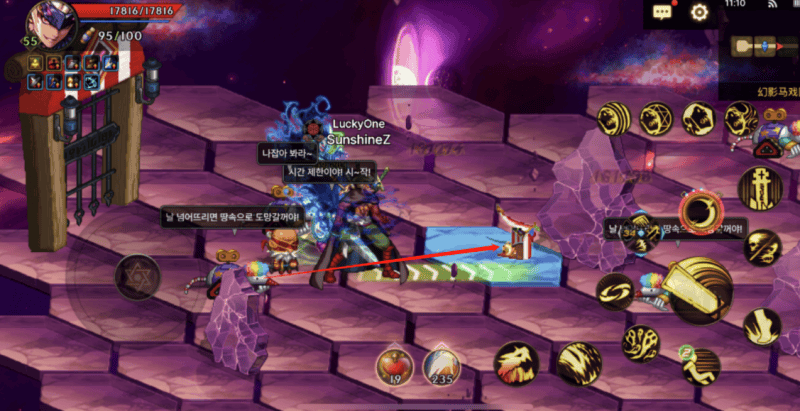
Task: Open the gear settings menu
Action: [700, 13]
